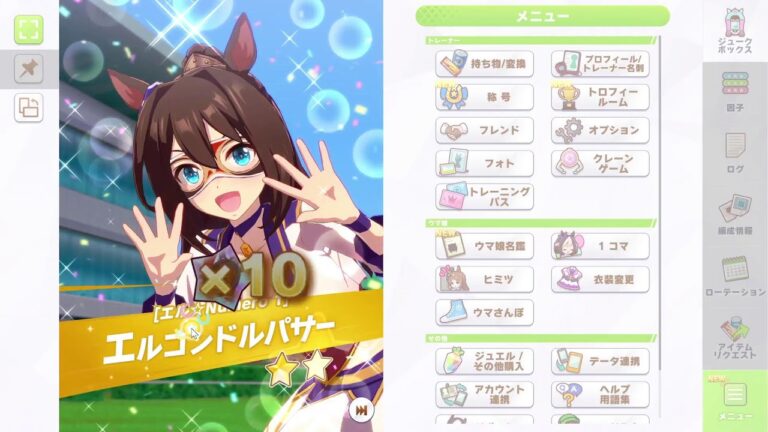Choose 衣装変更 costume change
Screen dimensions: 768x432
(x=600, y=279)
